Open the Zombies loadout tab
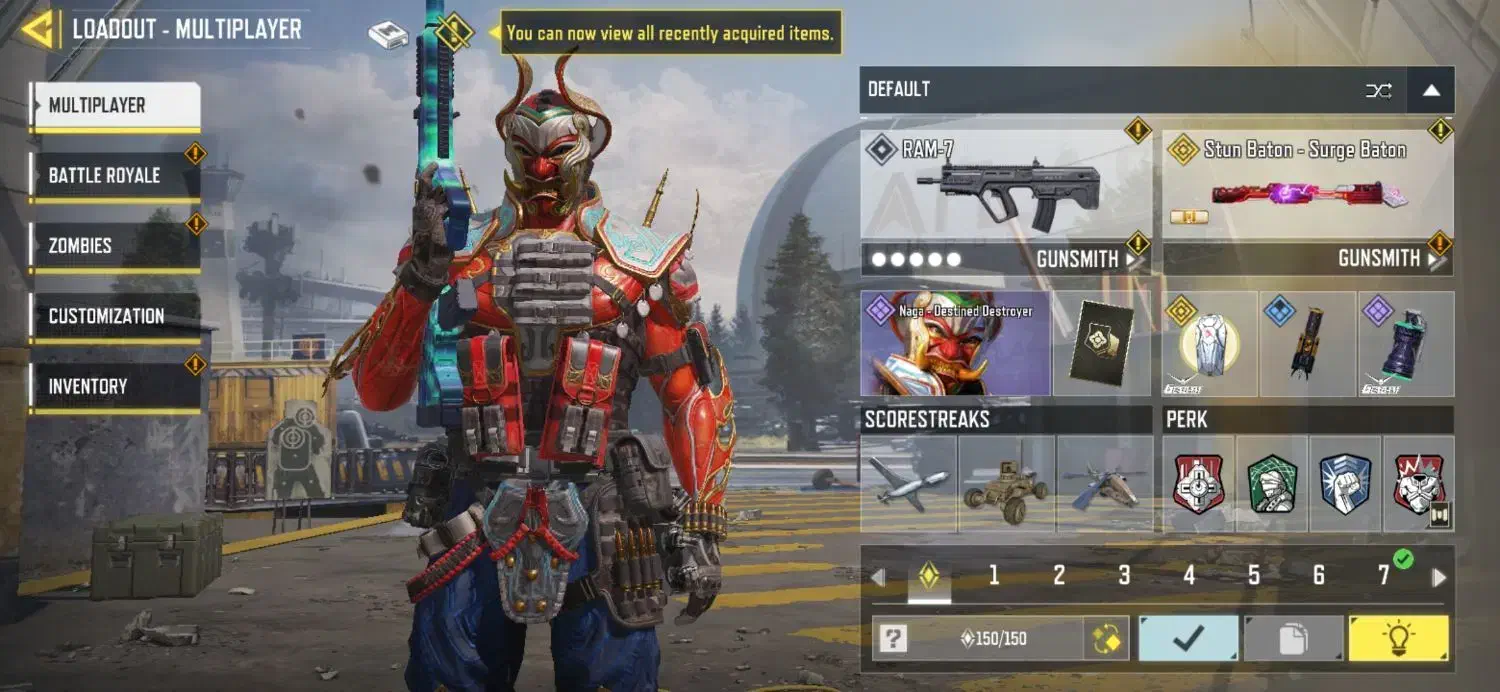 click(x=114, y=246)
